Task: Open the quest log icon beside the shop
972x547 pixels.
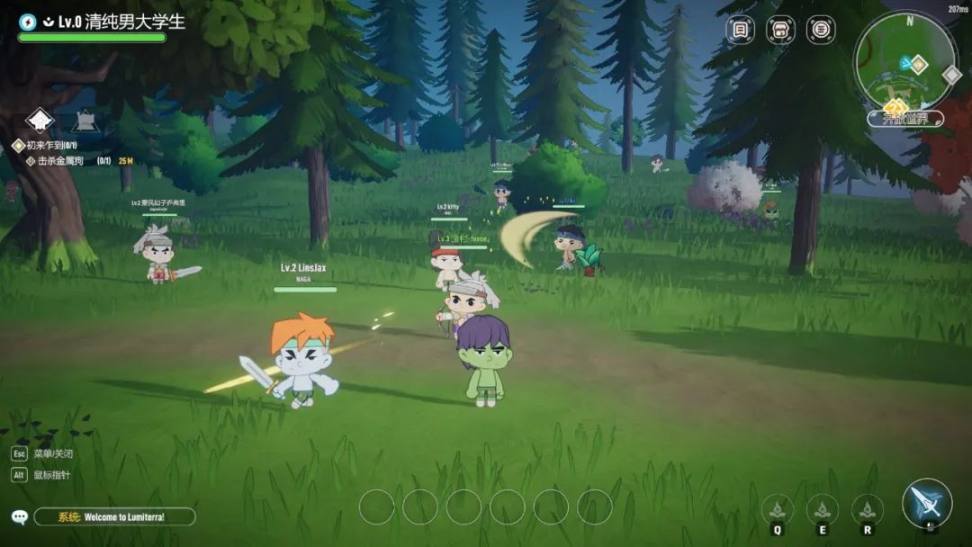Action: 740,30
